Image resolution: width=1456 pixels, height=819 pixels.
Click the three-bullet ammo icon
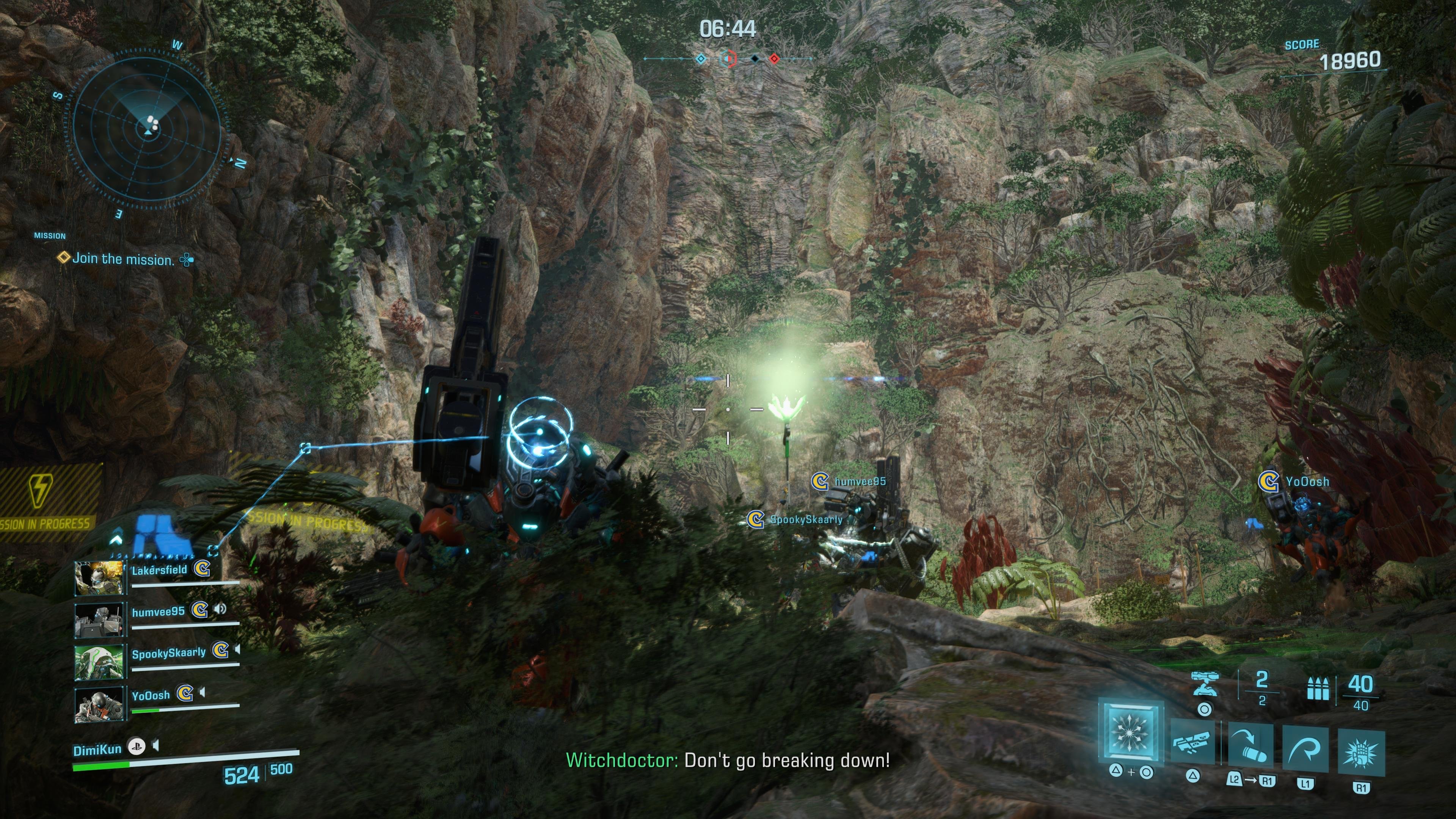pos(1318,689)
